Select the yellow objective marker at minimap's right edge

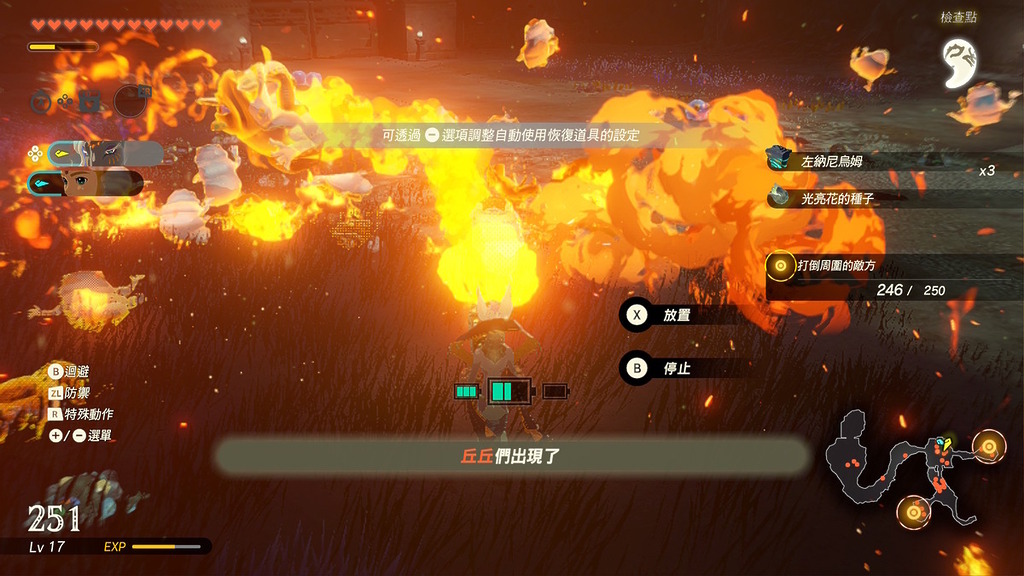click(989, 446)
